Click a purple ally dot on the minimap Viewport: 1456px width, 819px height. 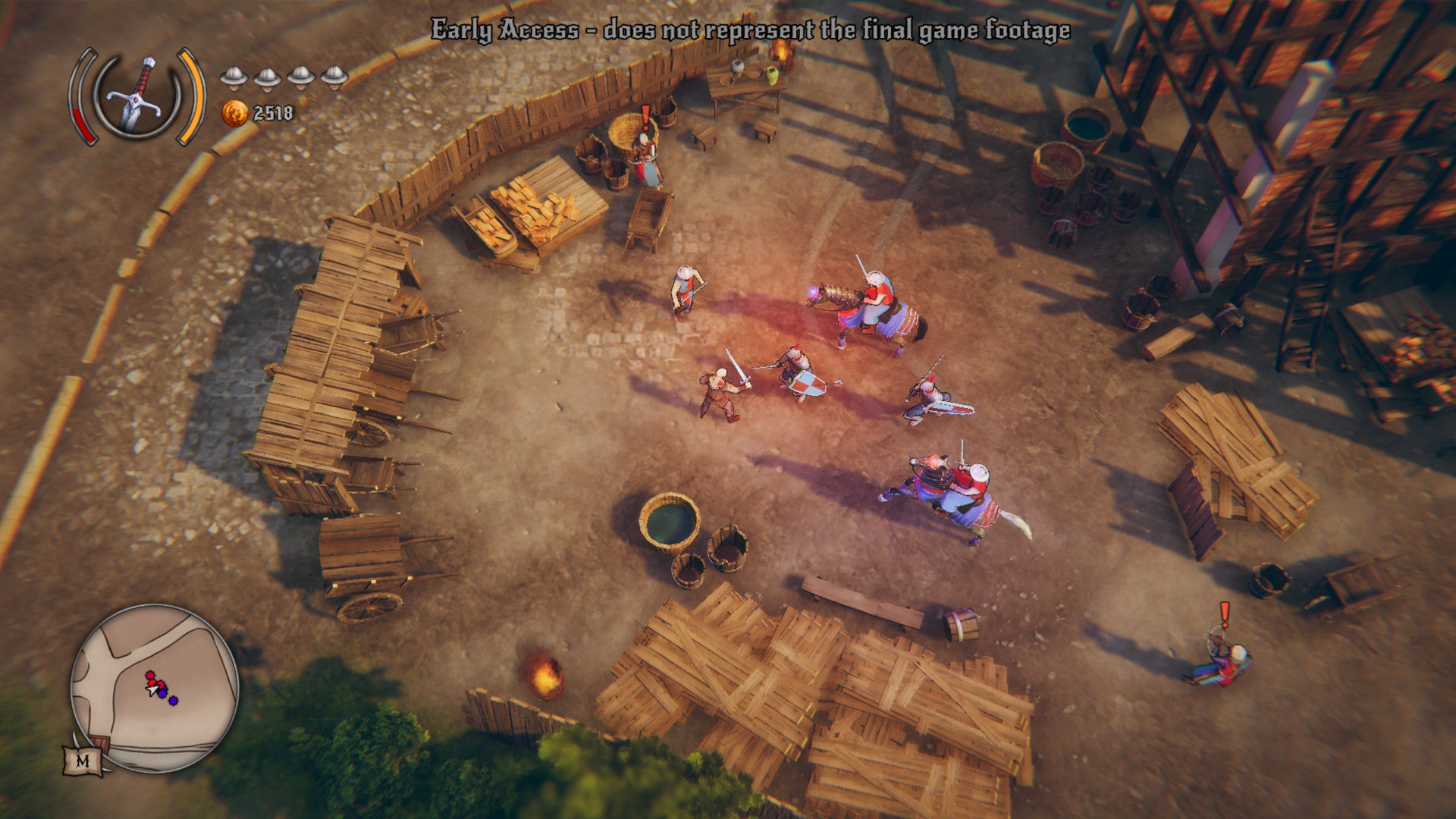coord(173,701)
